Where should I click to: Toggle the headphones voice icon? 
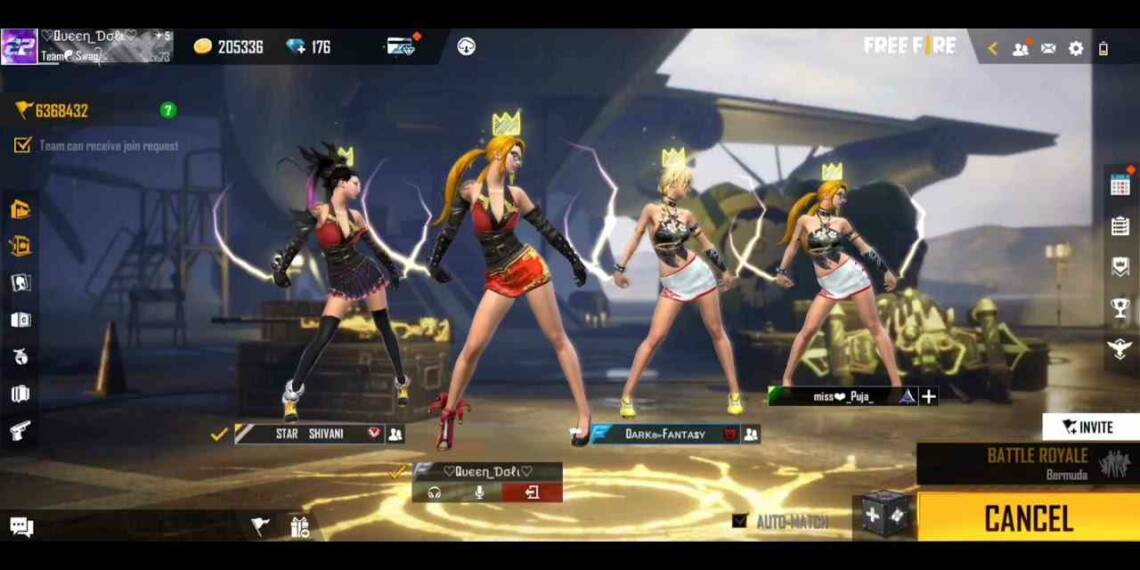[435, 492]
